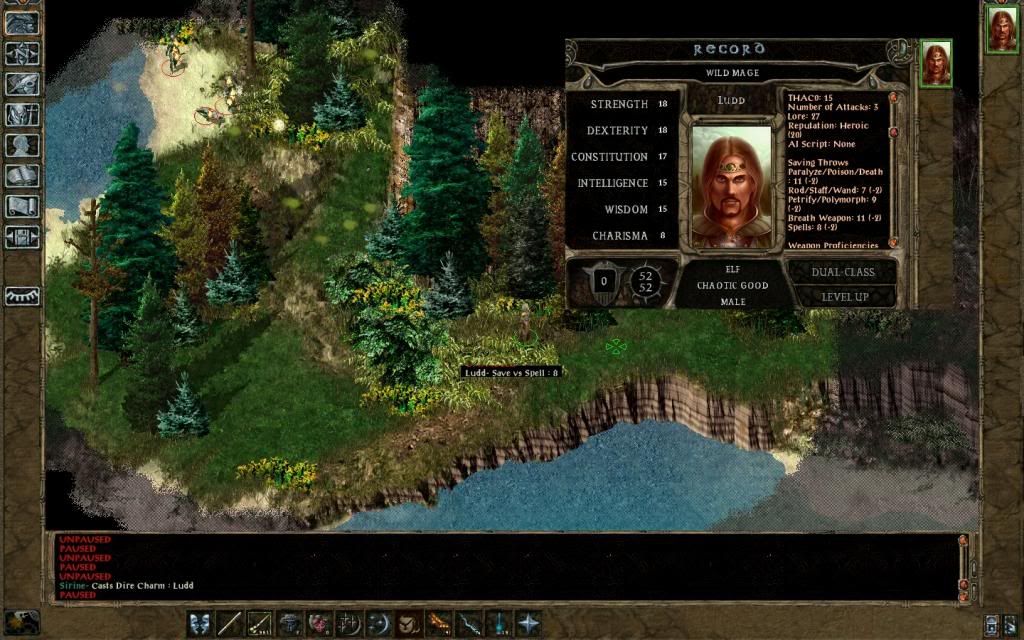
Task: Activate the four-pointed star ability icon
Action: [528, 623]
